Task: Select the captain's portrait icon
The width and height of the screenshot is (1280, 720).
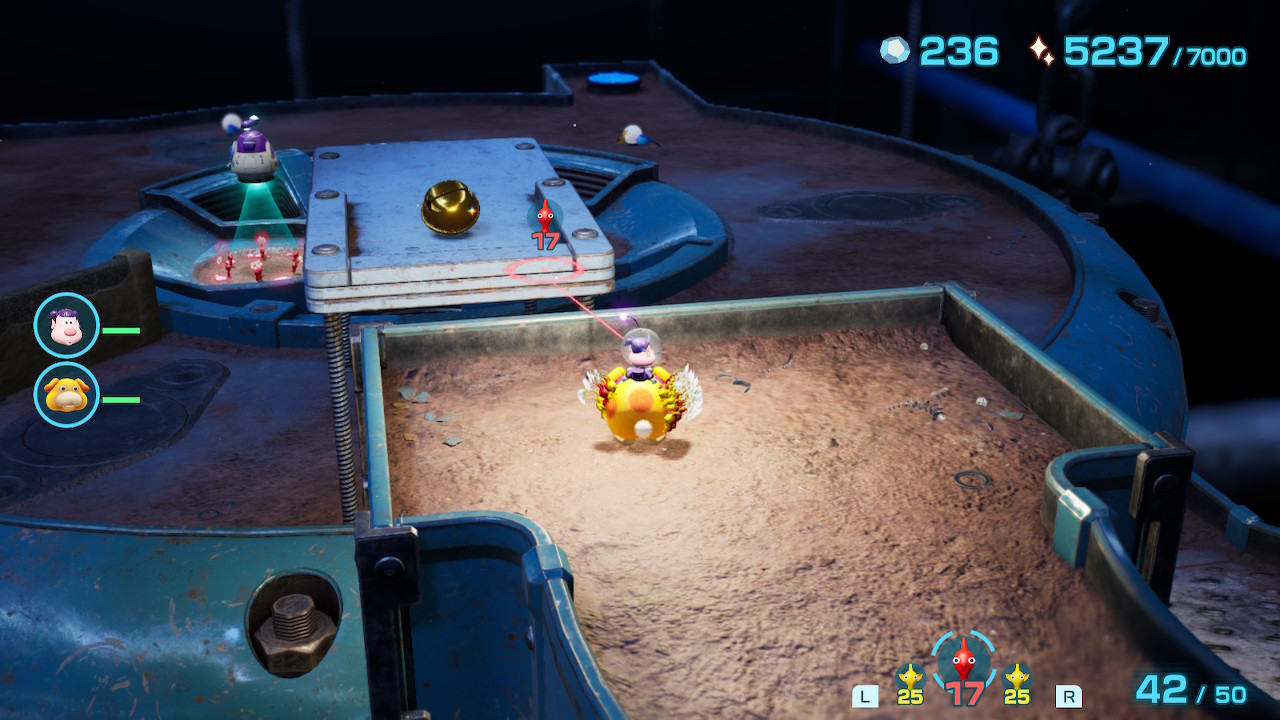Action: coord(66,325)
